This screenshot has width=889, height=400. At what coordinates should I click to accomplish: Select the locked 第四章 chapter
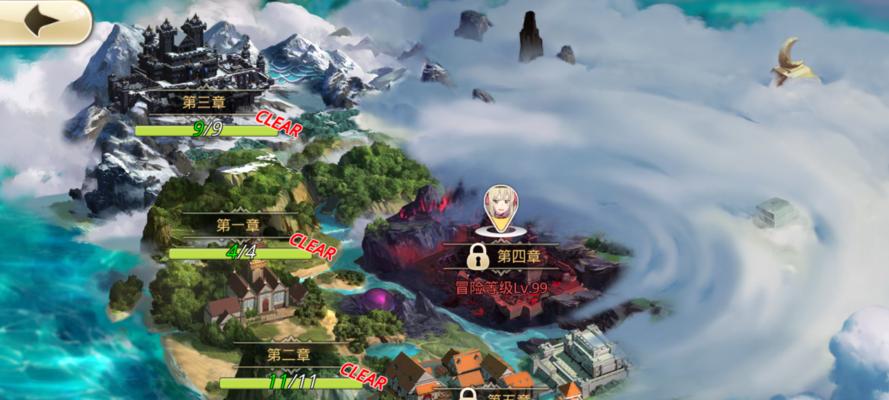click(x=506, y=257)
